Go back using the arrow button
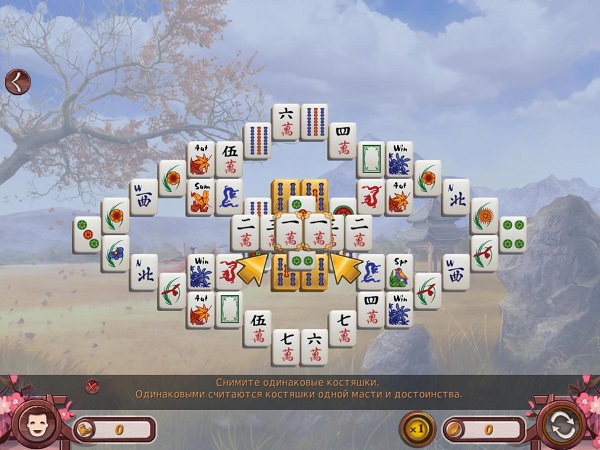Screen dimensions: 600x450 coord(17,81)
